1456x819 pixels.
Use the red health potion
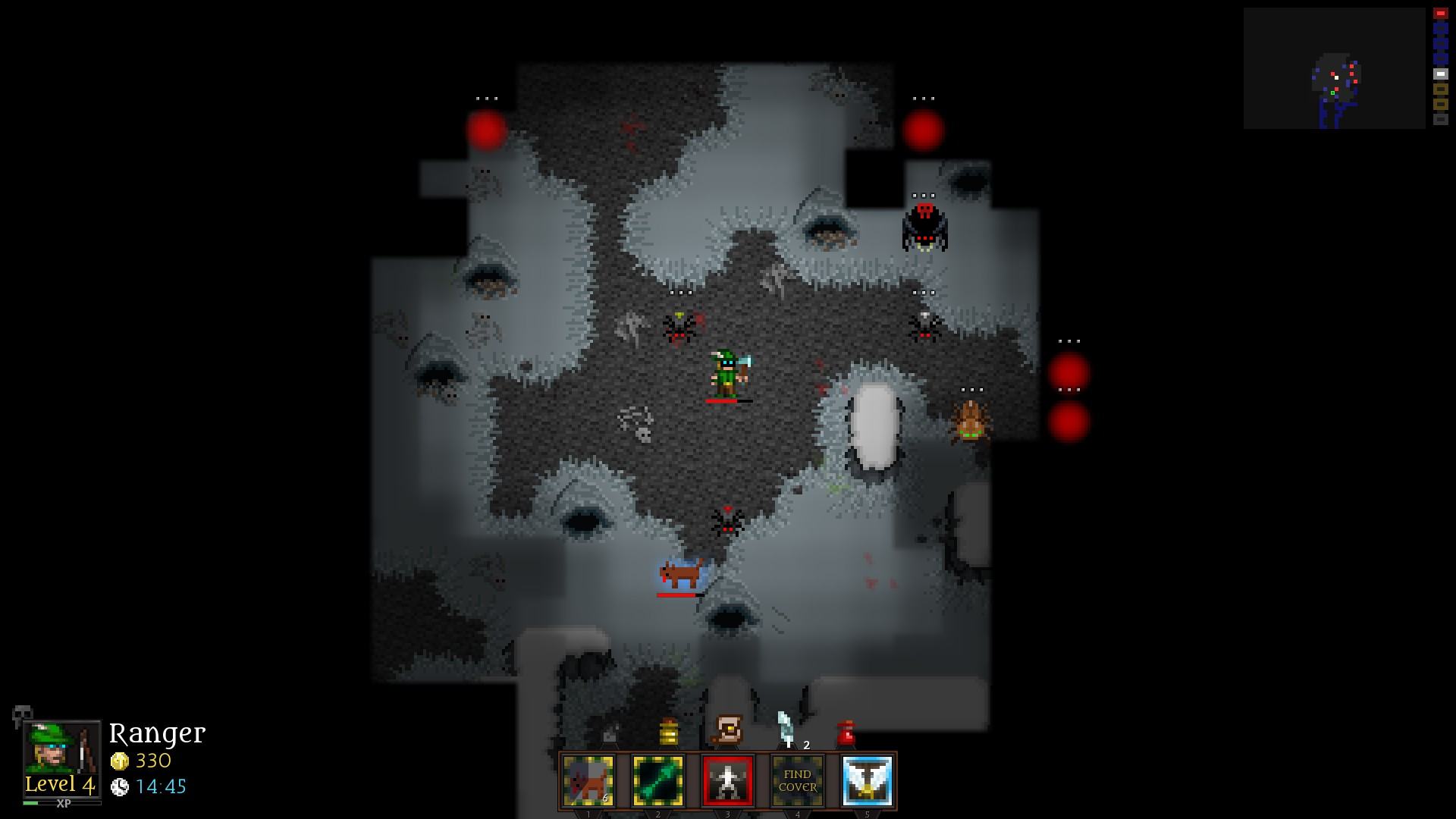[846, 733]
